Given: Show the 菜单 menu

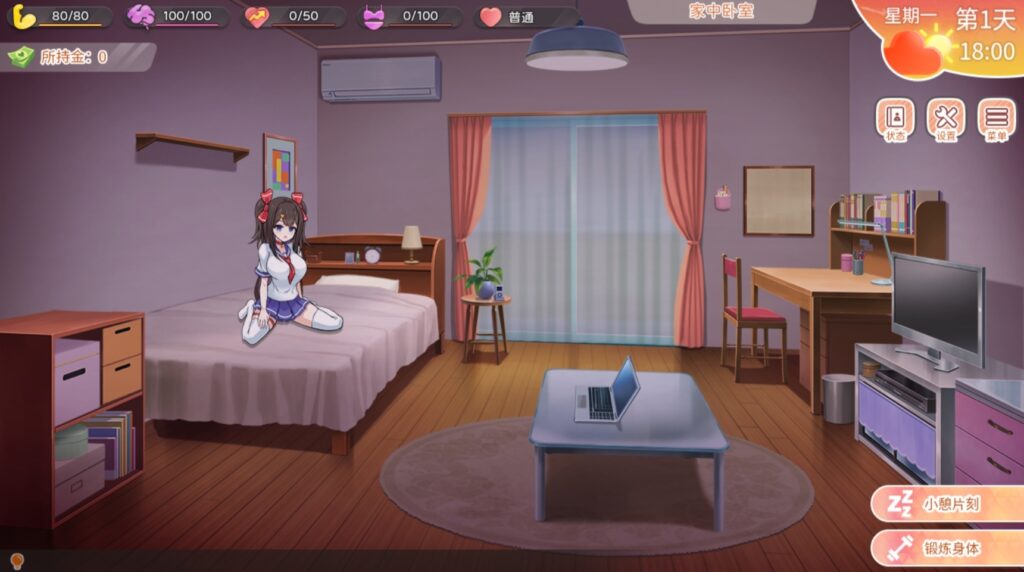Looking at the screenshot, I should click(995, 120).
